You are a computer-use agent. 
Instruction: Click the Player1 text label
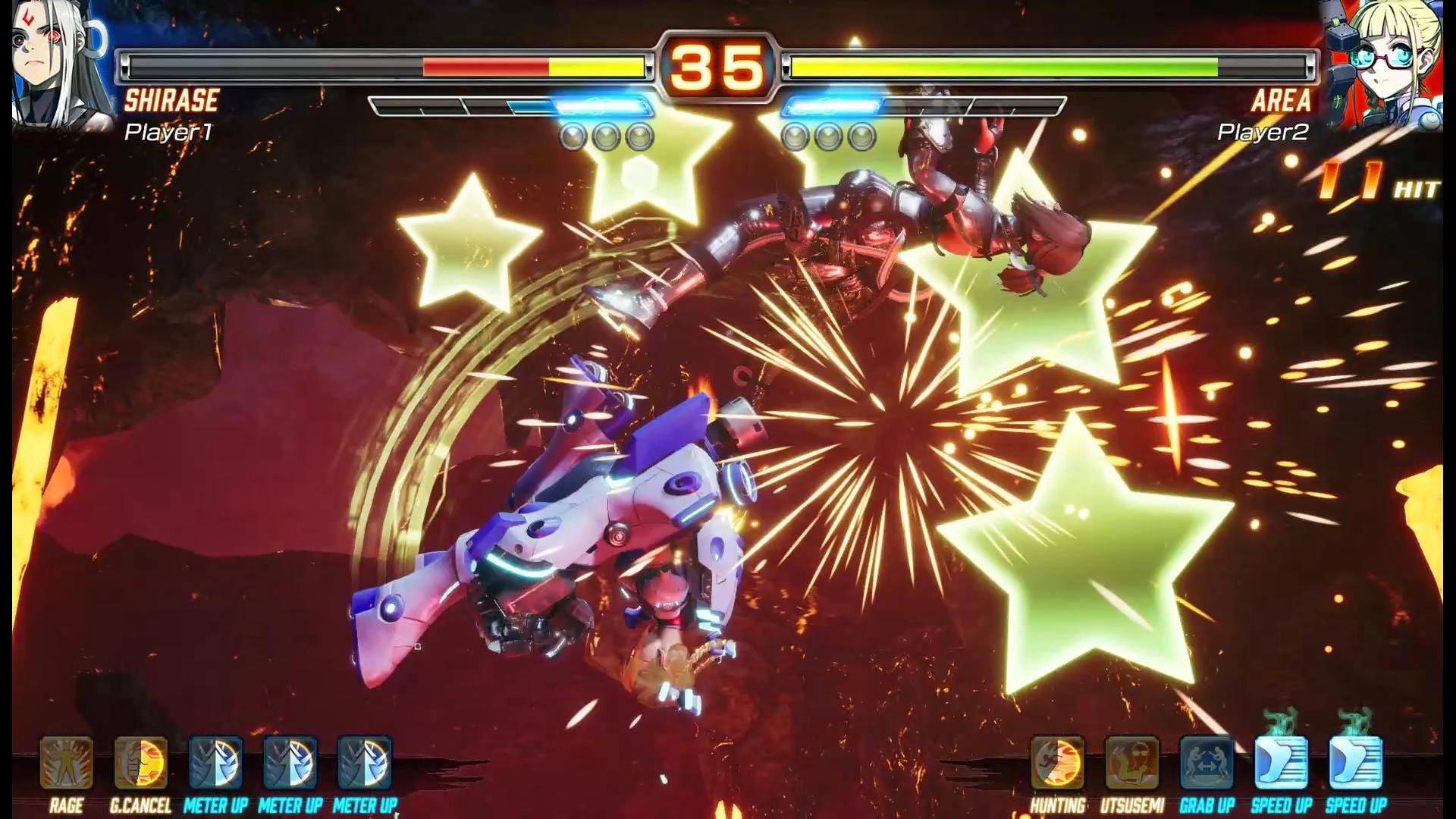[x=168, y=131]
